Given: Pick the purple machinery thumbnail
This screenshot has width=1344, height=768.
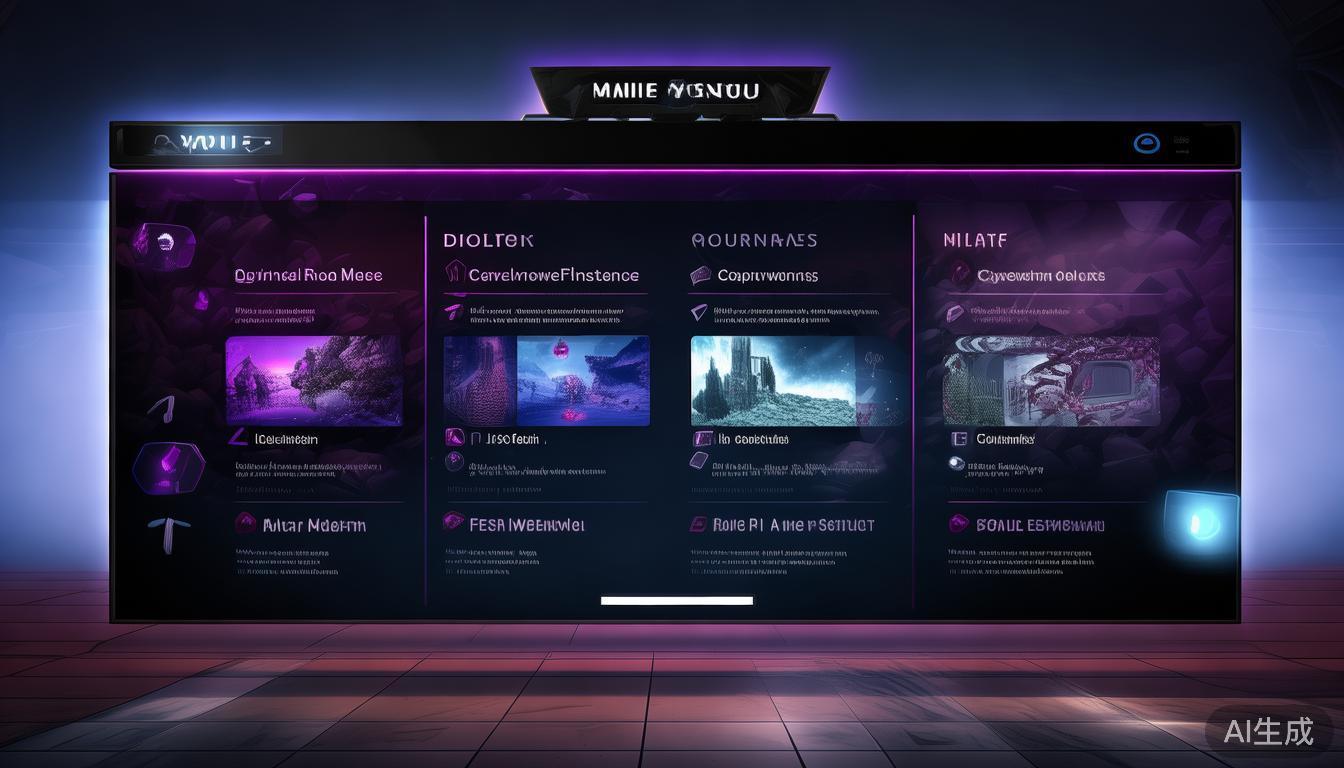Looking at the screenshot, I should point(1051,380).
